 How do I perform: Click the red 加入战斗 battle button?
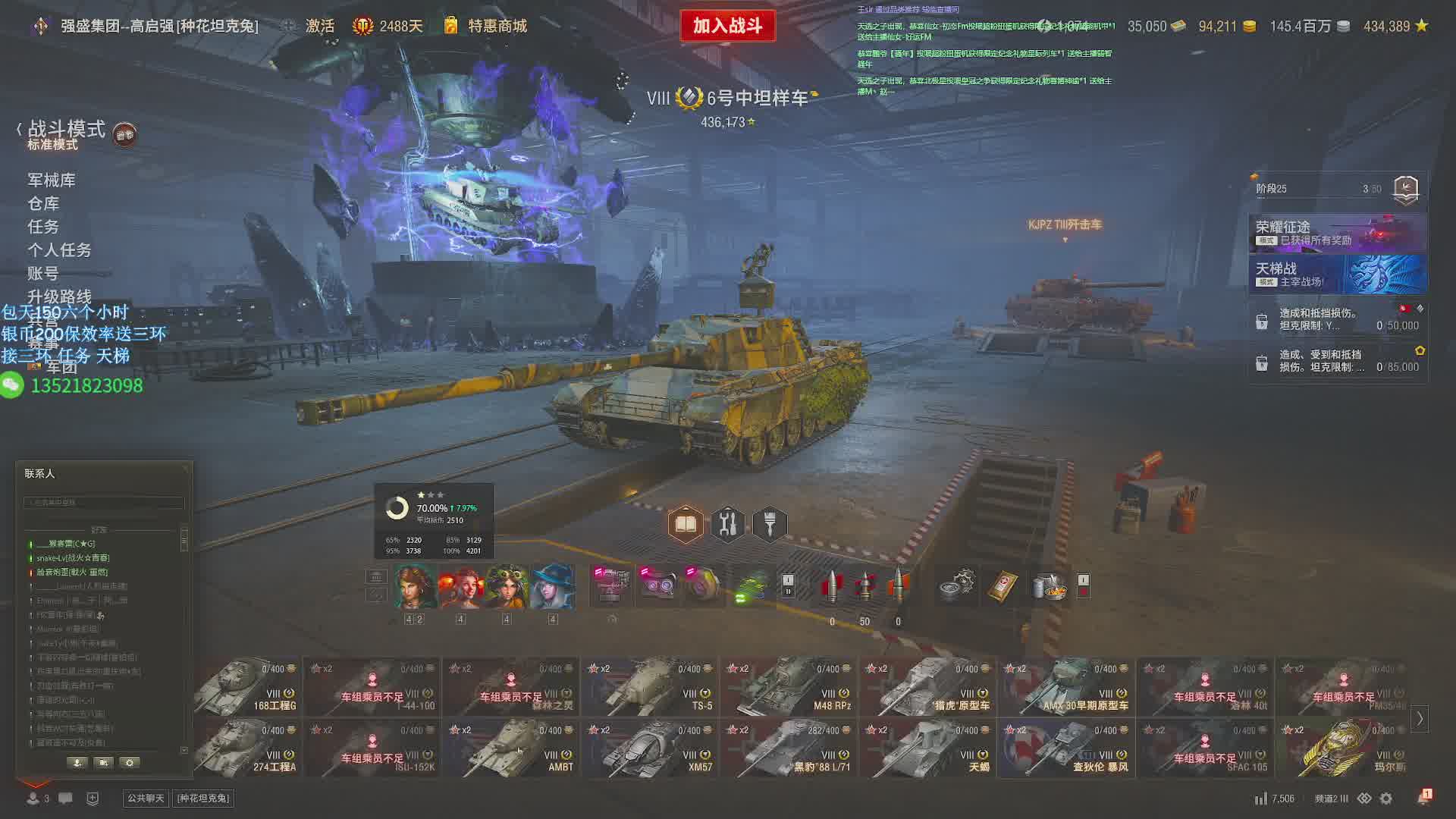coord(727,26)
